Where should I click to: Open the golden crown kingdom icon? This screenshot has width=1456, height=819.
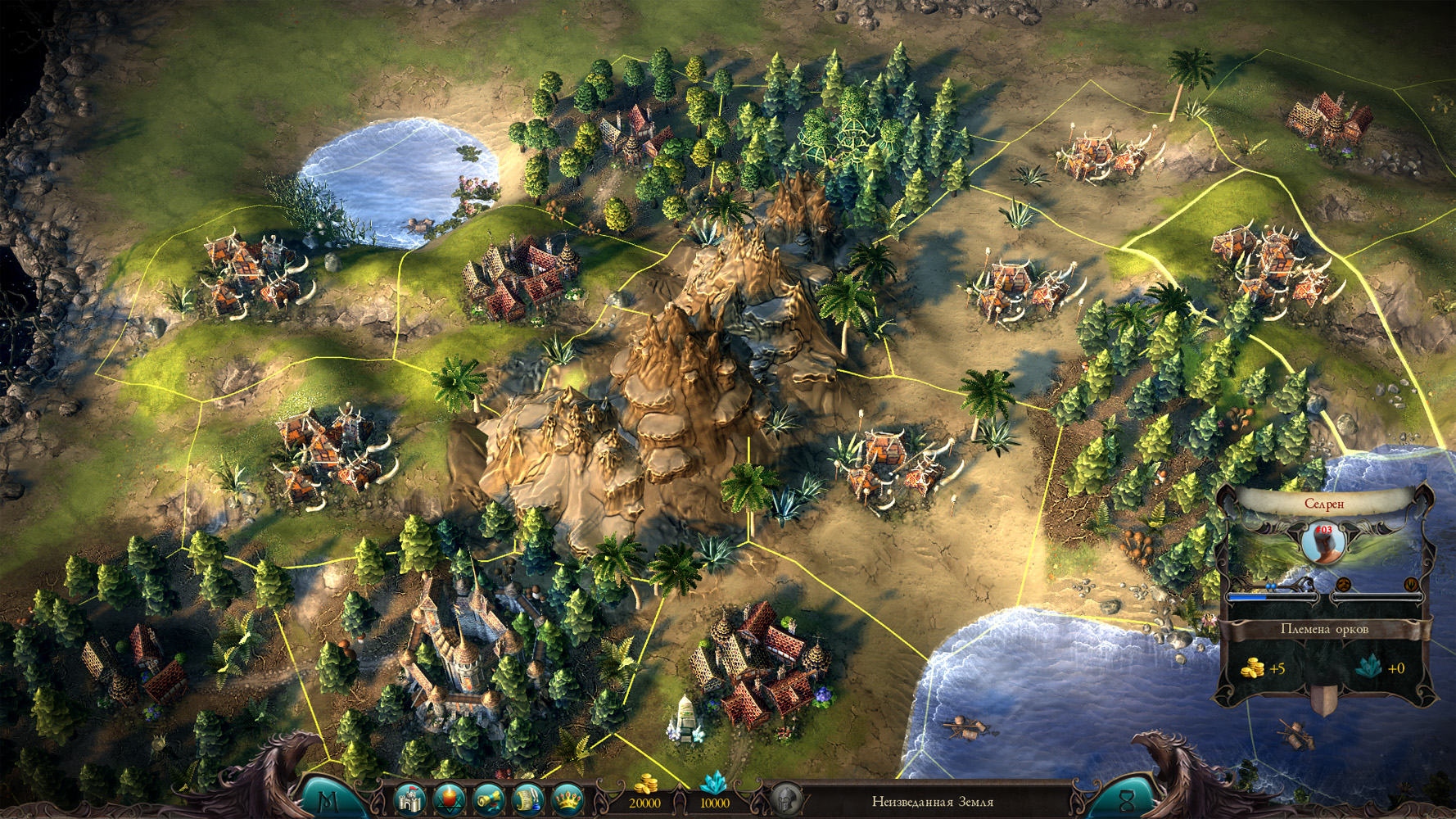click(567, 800)
